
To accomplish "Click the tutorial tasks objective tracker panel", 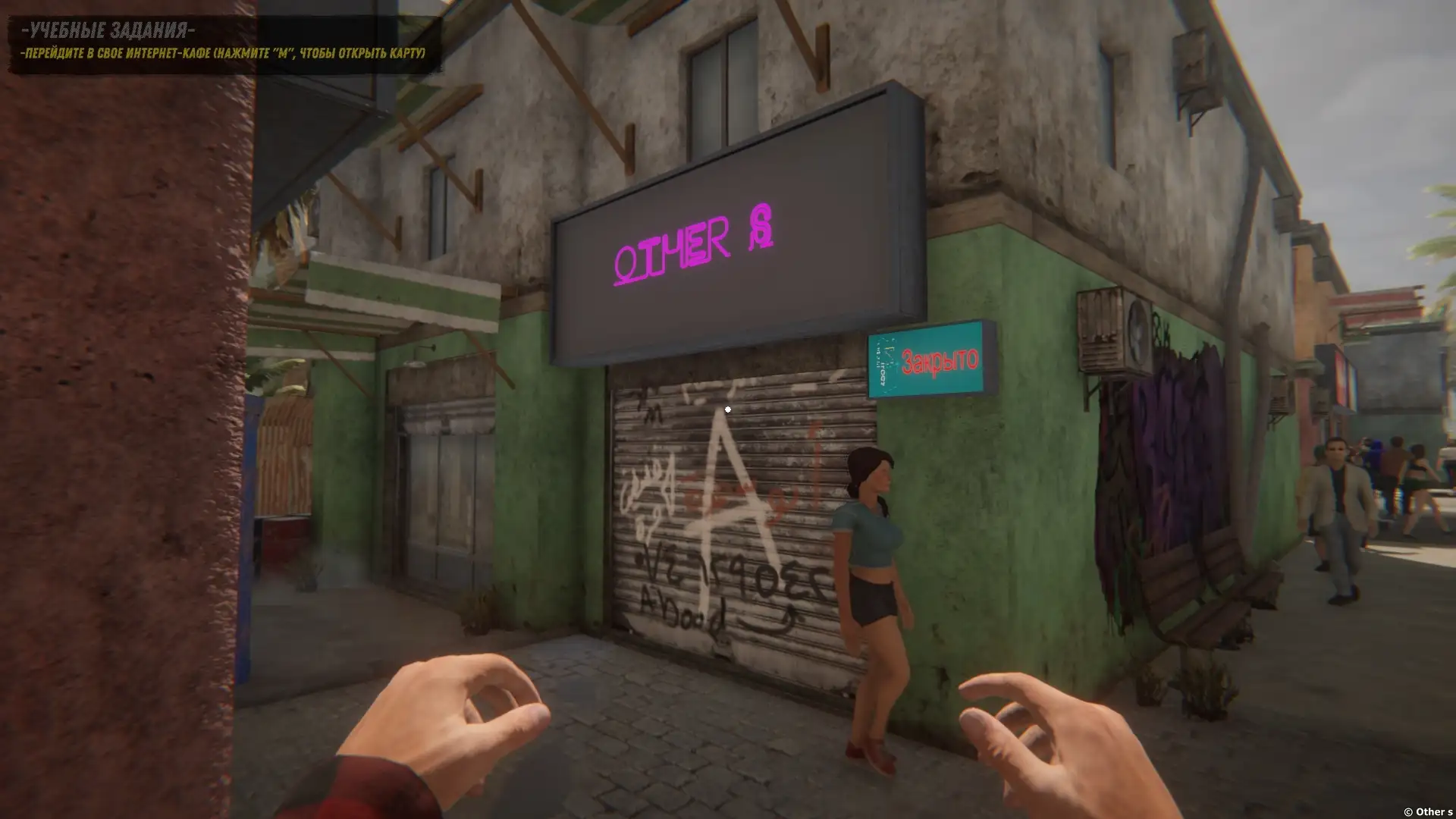I will tap(224, 42).
